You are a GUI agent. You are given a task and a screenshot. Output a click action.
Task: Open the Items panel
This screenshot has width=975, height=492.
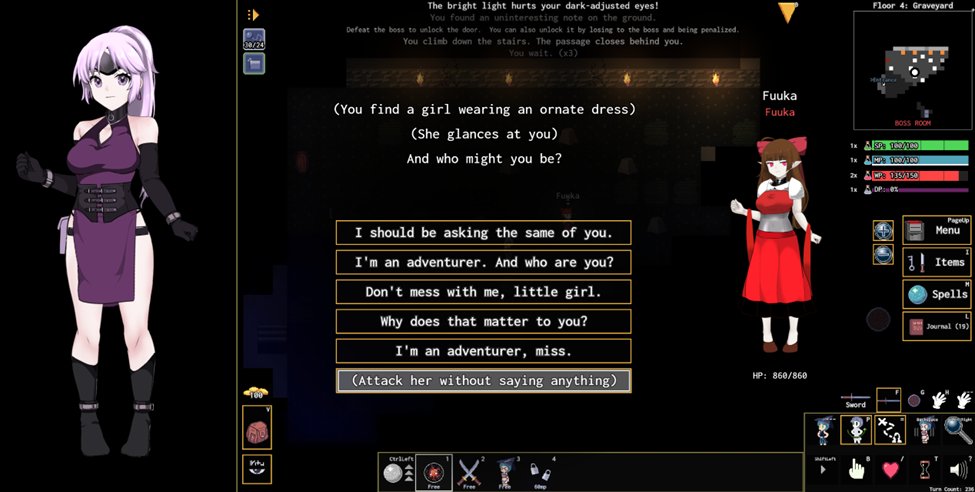point(936,262)
